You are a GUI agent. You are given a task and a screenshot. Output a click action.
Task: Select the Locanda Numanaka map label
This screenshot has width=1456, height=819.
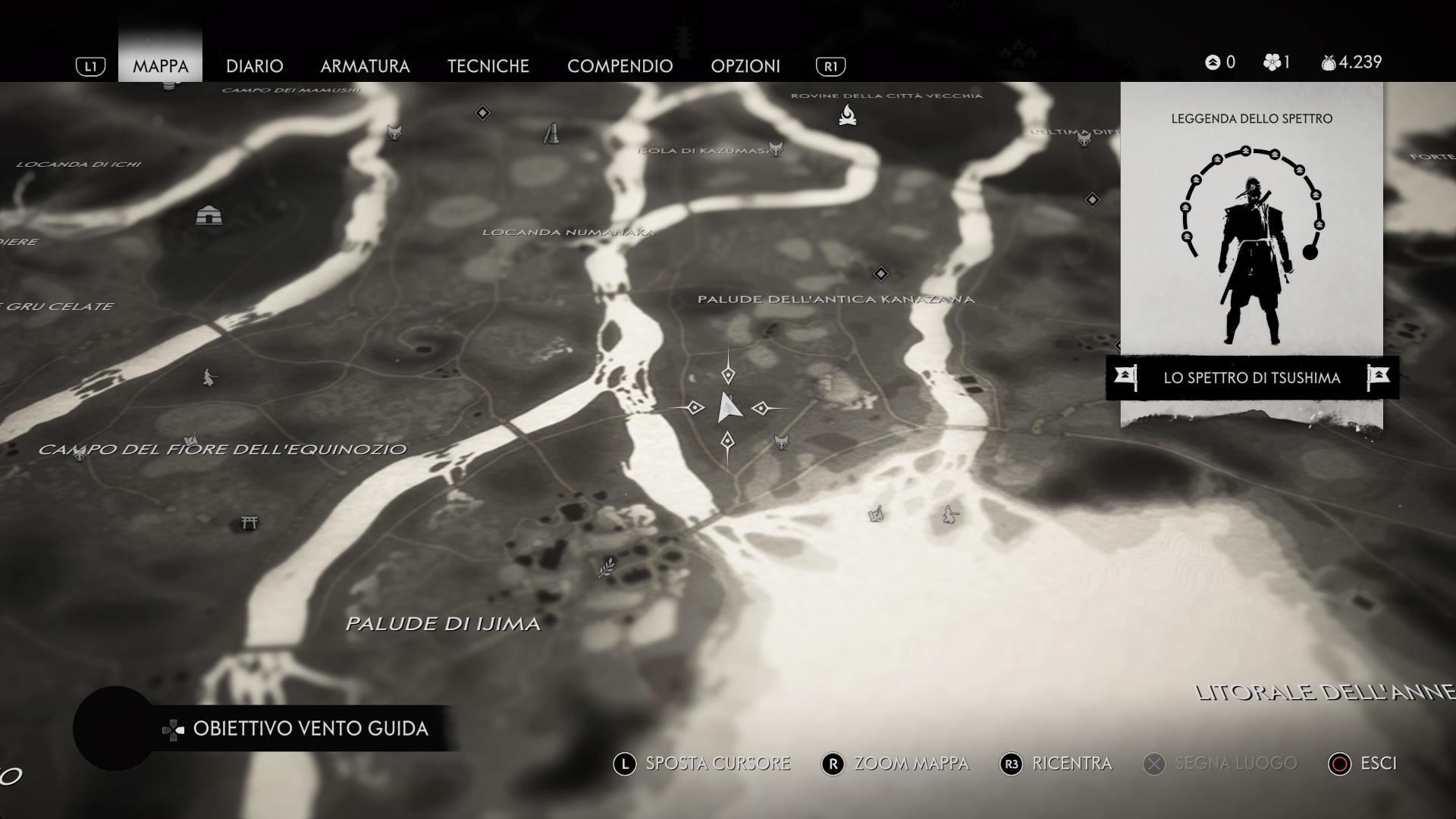[x=568, y=232]
